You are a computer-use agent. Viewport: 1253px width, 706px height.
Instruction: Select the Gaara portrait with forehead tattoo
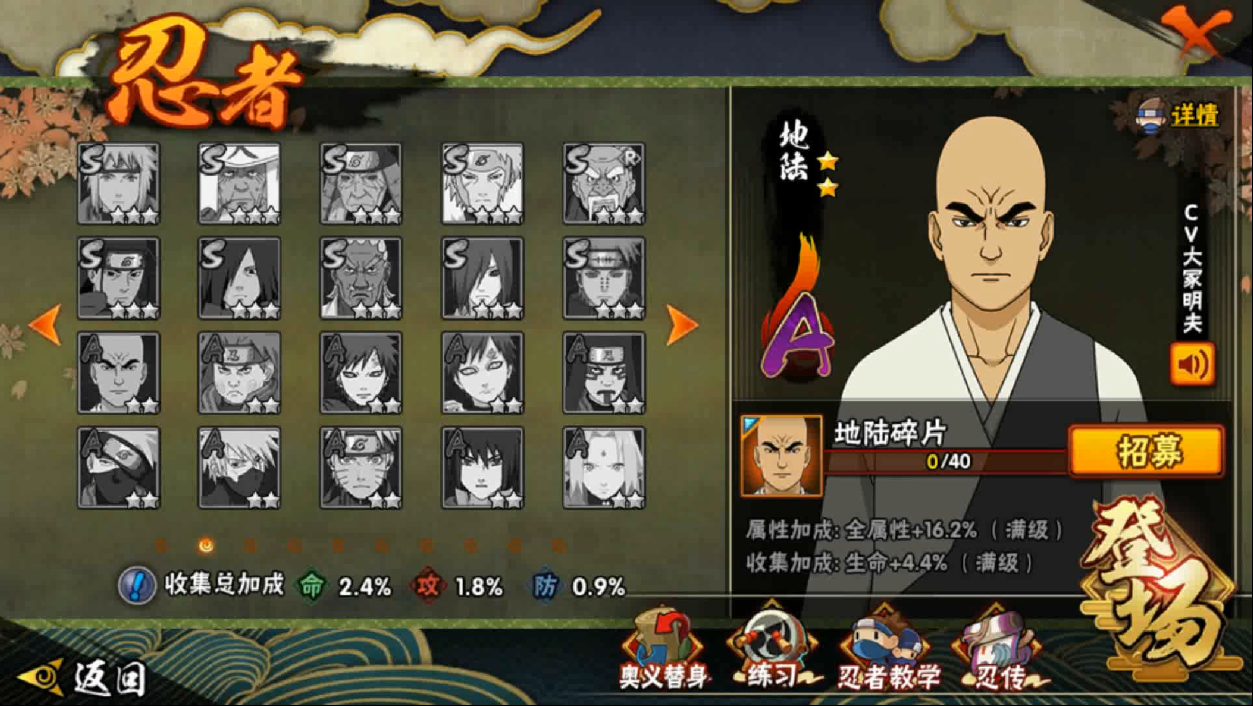483,373
